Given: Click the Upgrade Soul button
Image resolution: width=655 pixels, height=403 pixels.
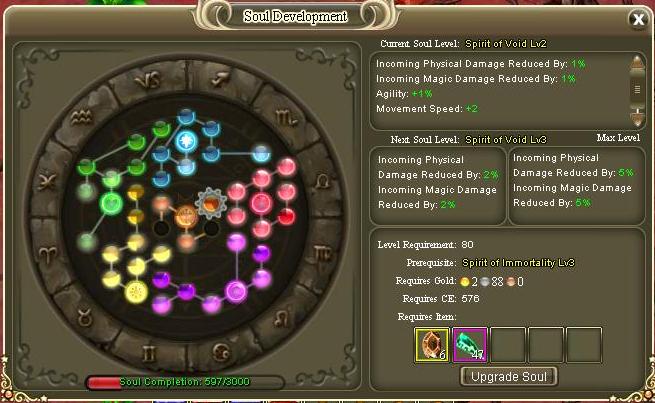Looking at the screenshot, I should (x=508, y=376).
